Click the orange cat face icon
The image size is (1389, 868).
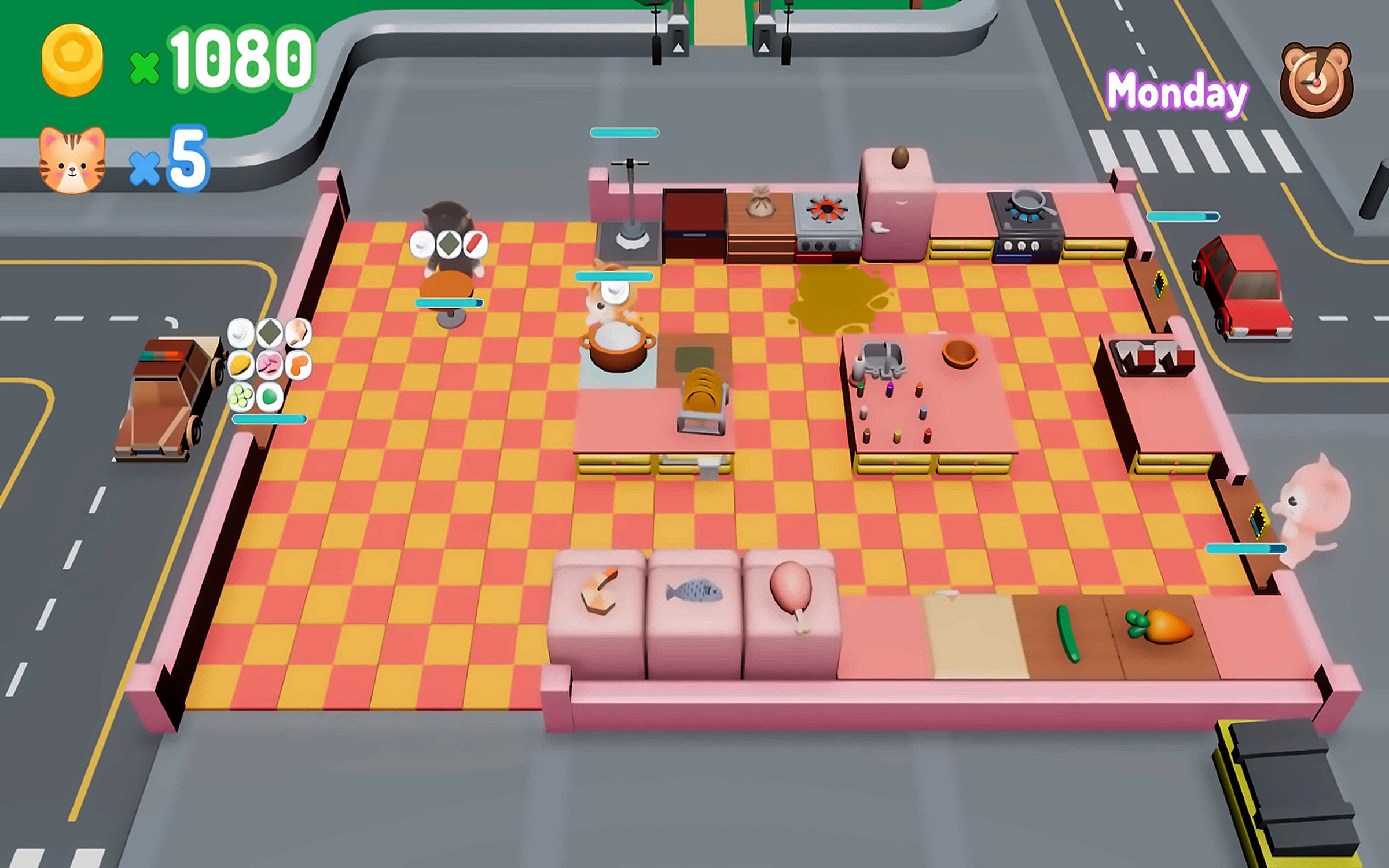(72, 160)
